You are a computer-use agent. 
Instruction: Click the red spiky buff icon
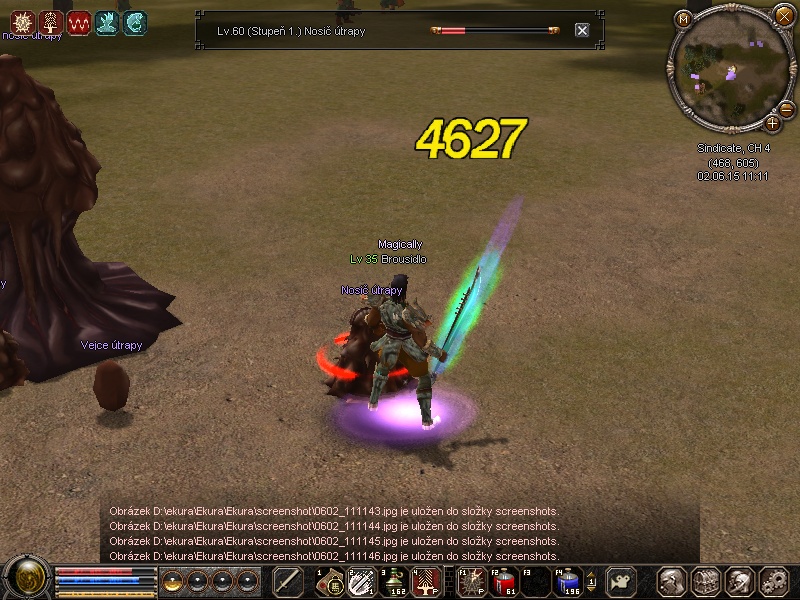click(21, 20)
